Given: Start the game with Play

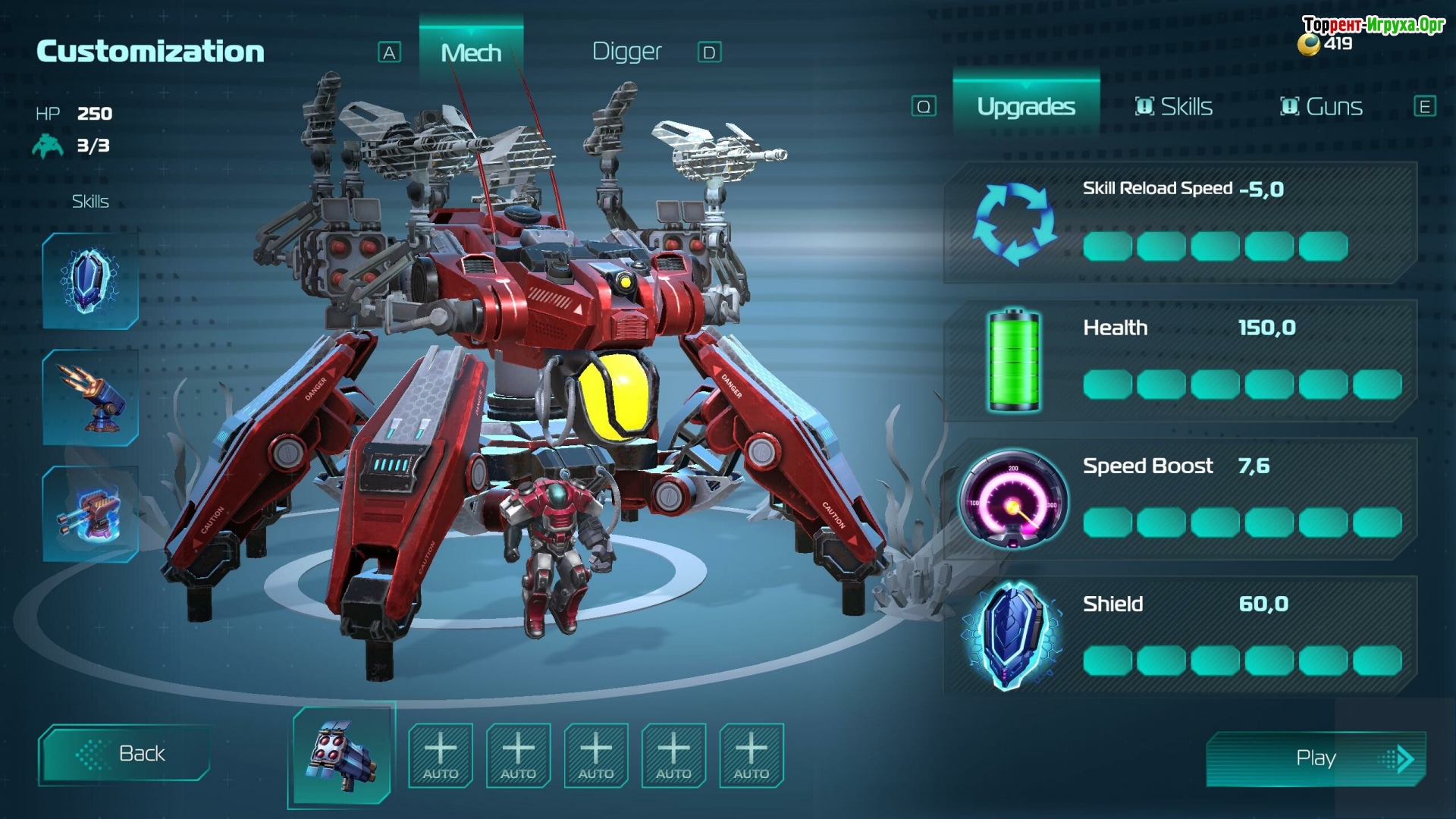Looking at the screenshot, I should 1316,758.
